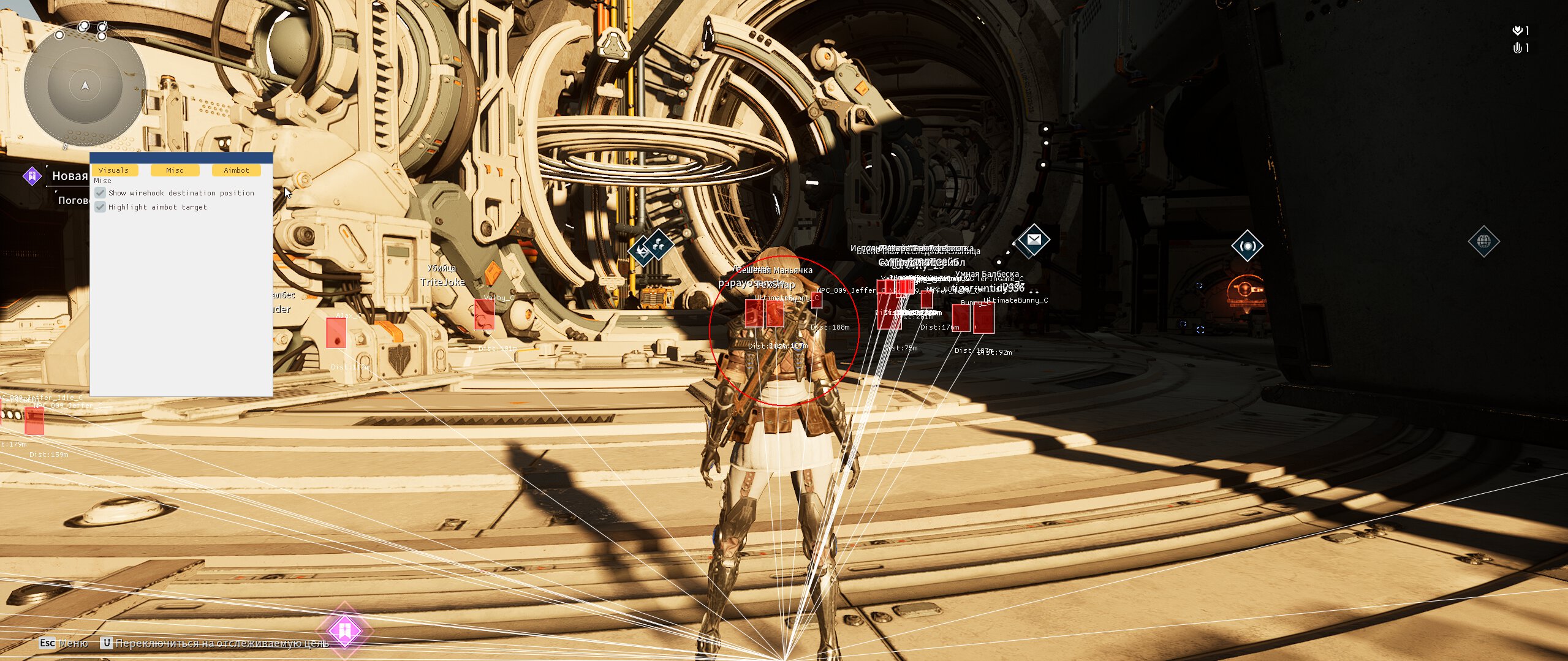Uncheck Highlight aimbot target option
The image size is (1568, 661).
(x=100, y=207)
